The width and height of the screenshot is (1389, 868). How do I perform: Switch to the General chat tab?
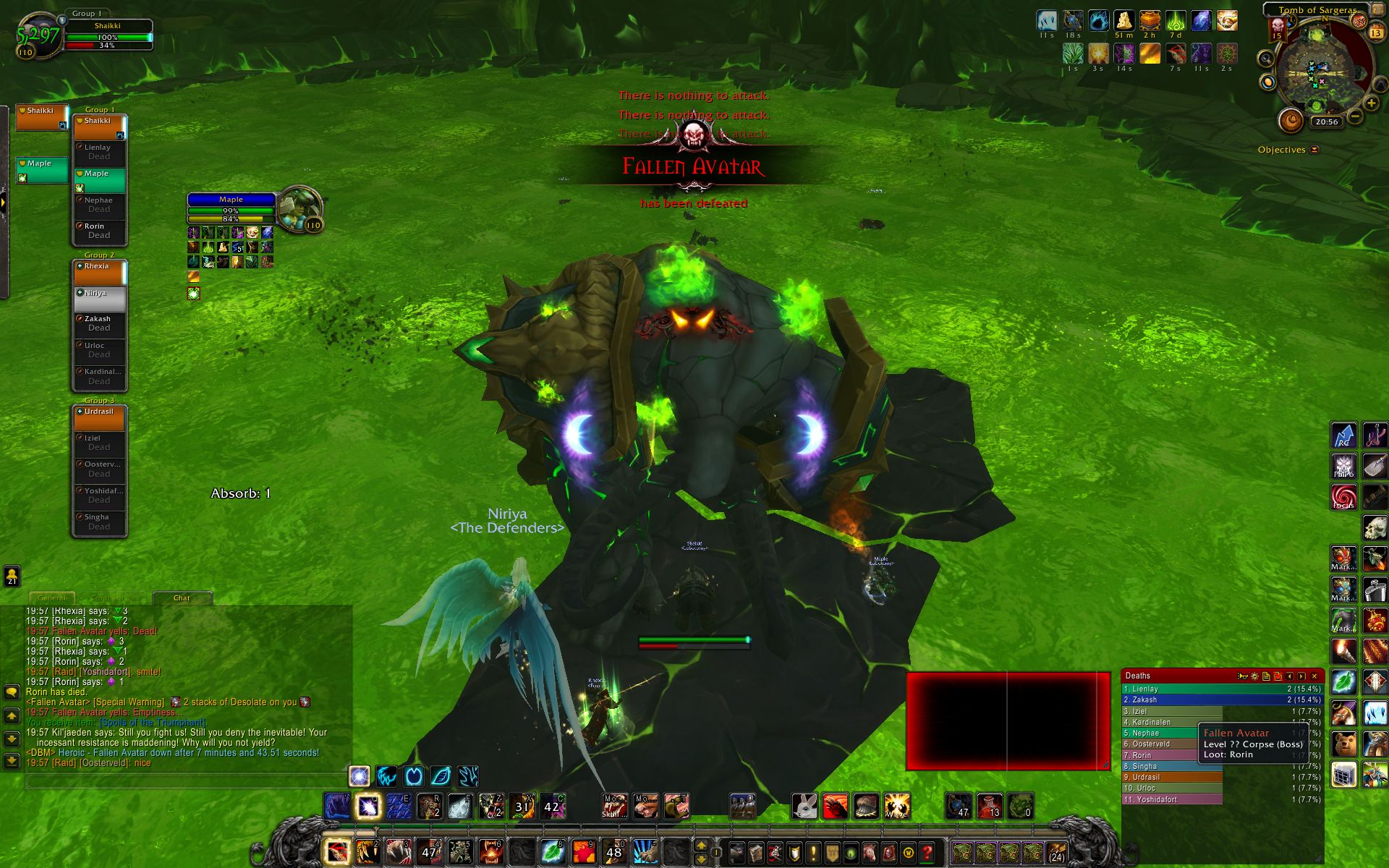pos(51,599)
